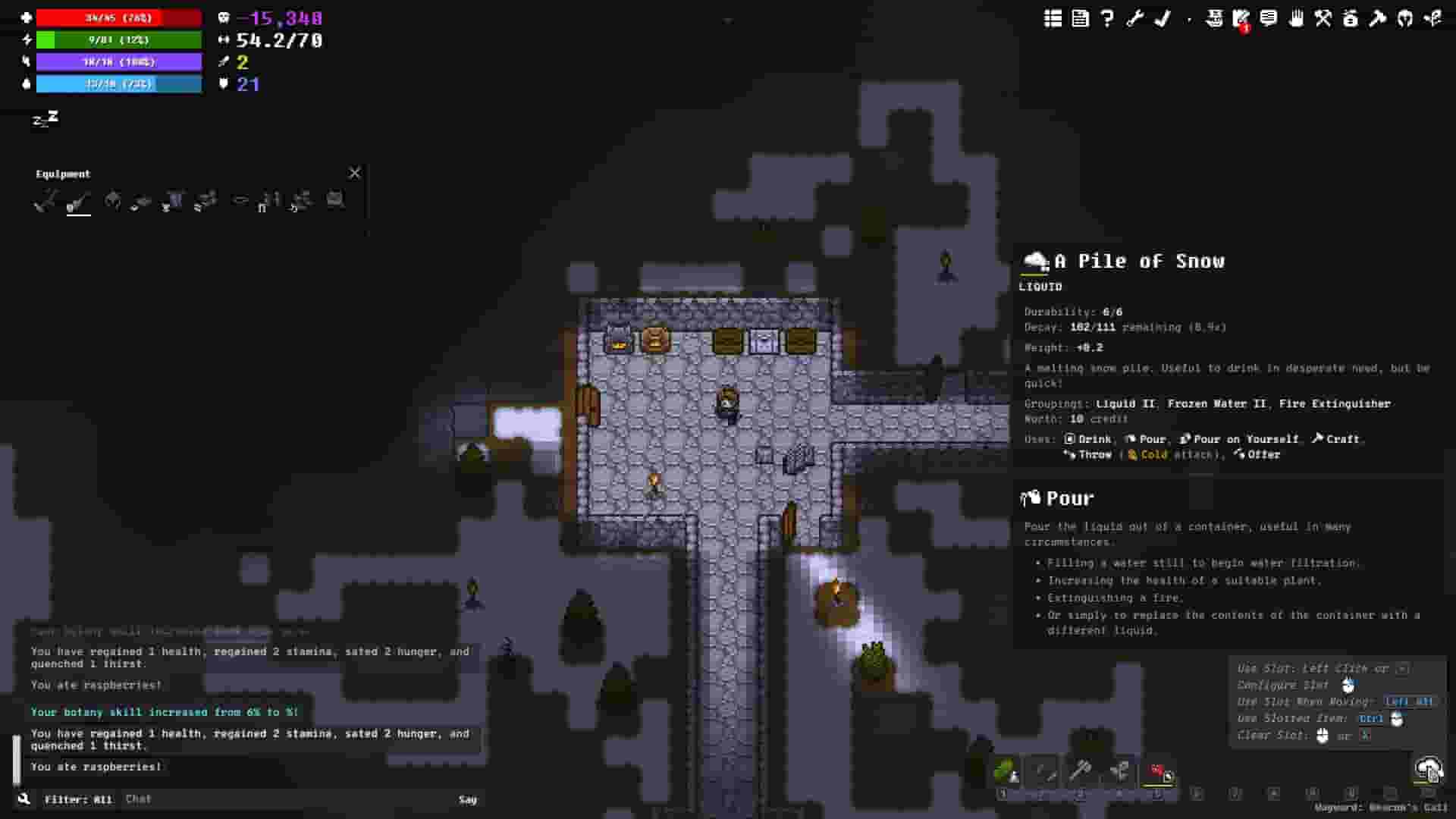
Task: Select the wrench settings icon in top toolbar
Action: coord(1134,20)
